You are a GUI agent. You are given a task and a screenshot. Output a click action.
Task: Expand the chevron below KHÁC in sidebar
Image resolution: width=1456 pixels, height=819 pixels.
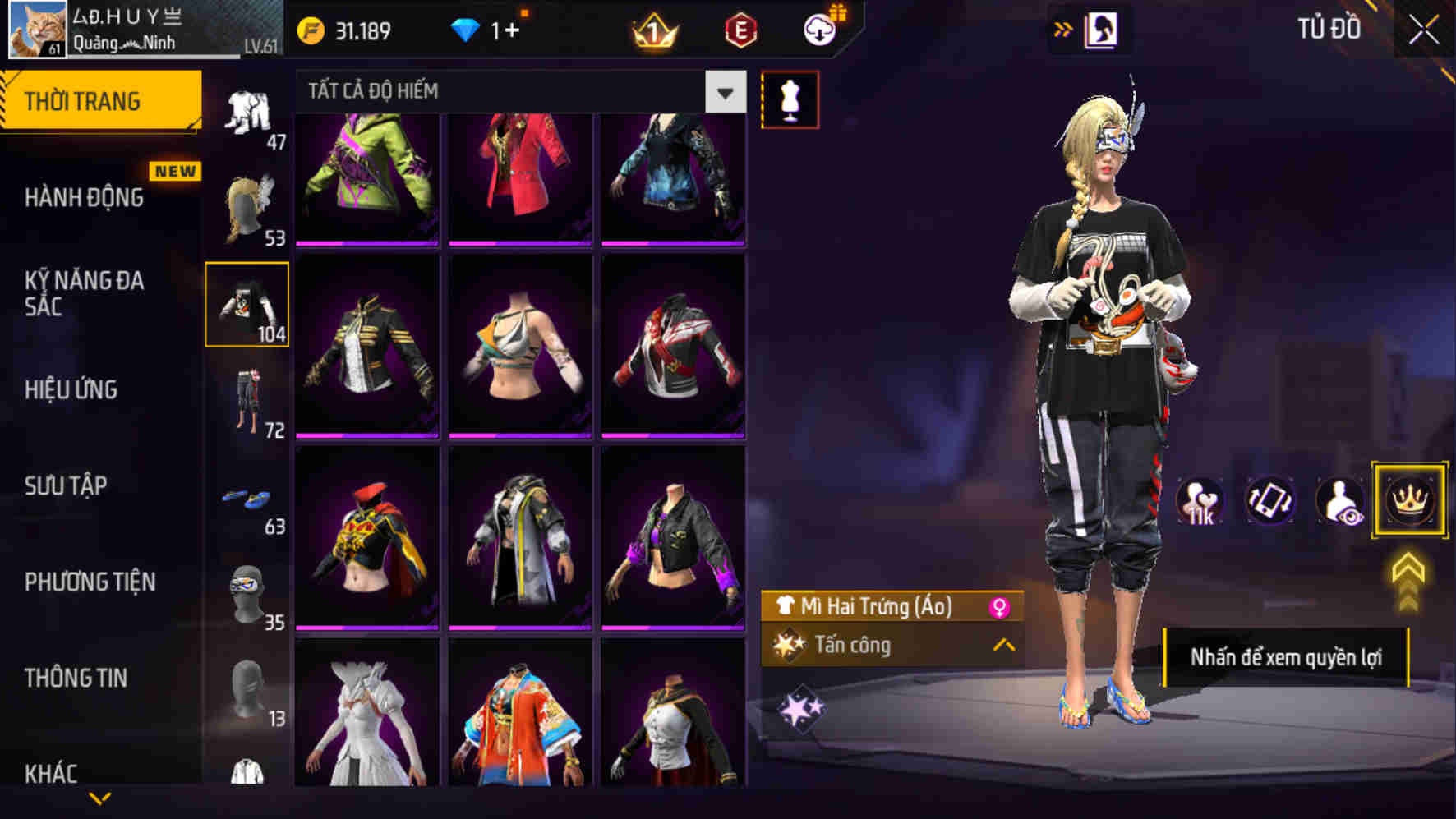[x=99, y=798]
